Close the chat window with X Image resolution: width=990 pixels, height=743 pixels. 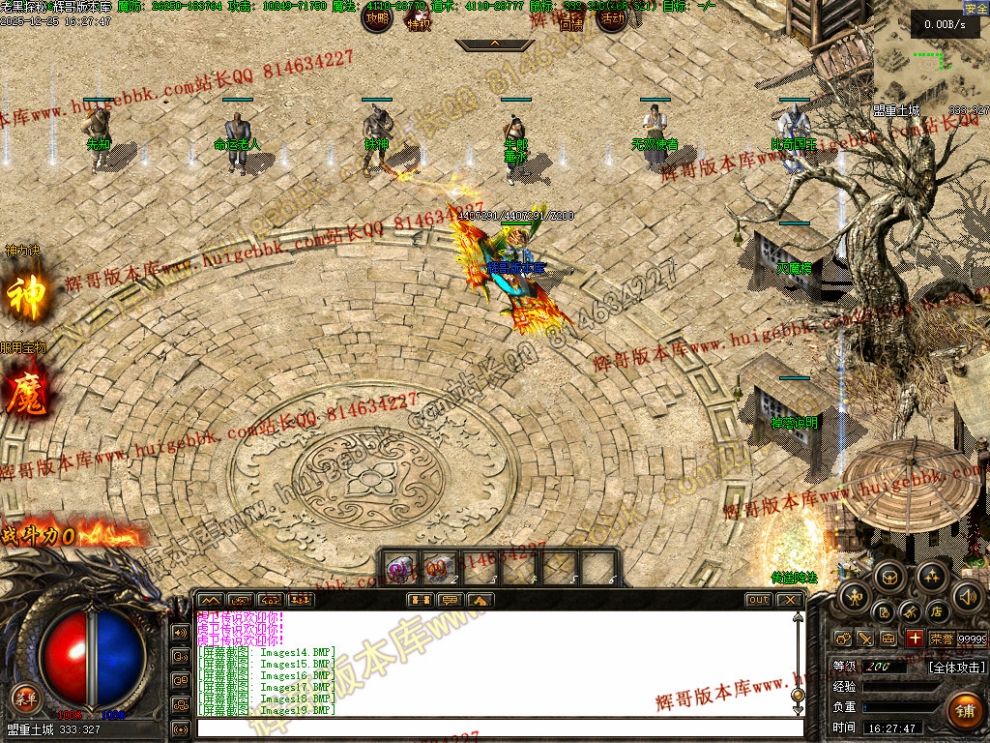790,600
